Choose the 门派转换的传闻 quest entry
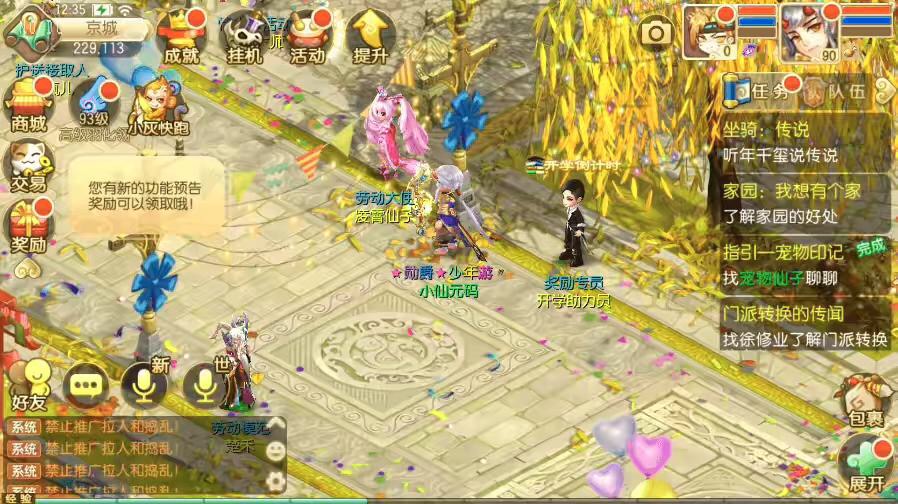 (805, 326)
